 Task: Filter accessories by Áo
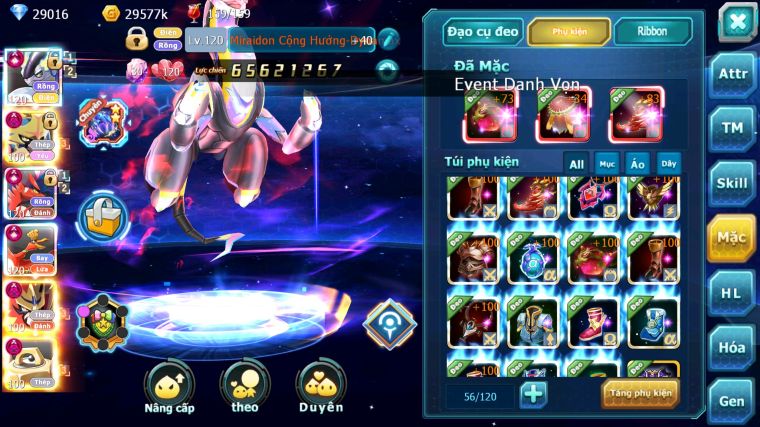(637, 164)
